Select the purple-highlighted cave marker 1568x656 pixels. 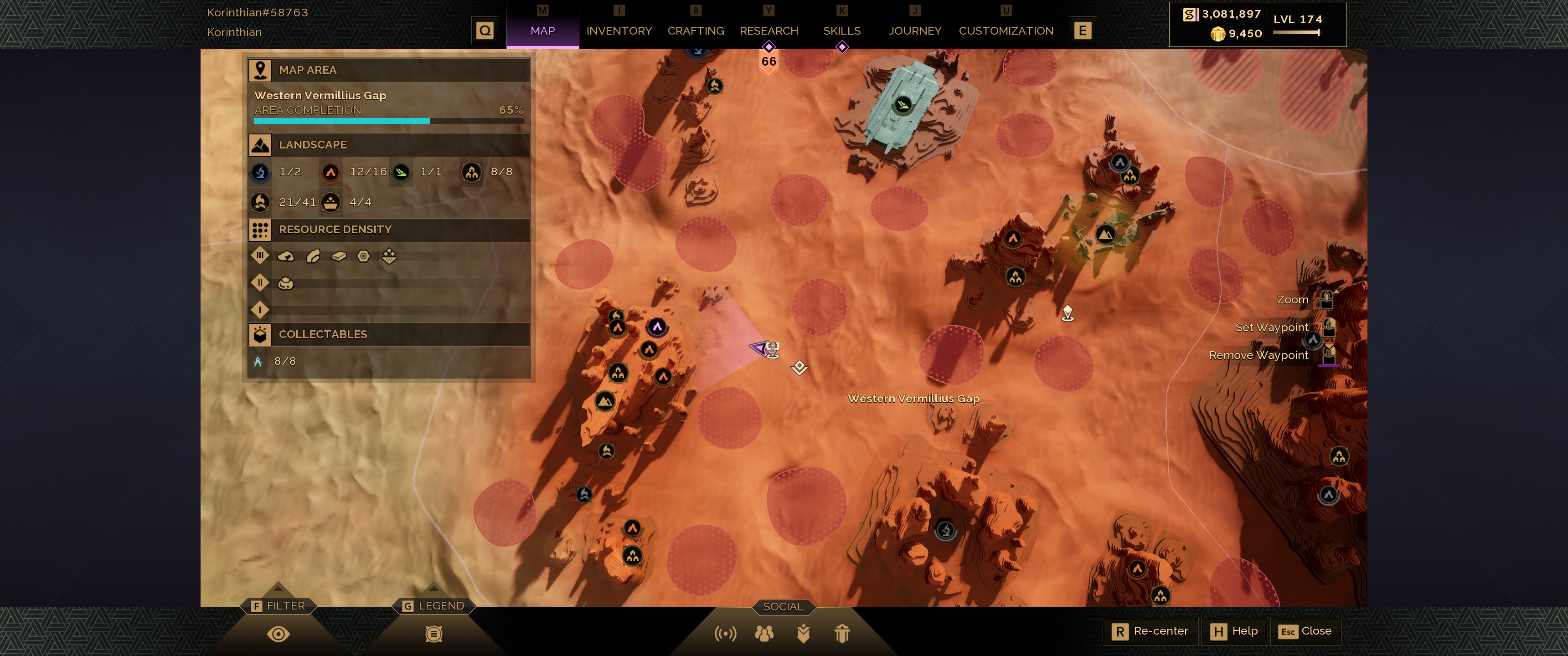pyautogui.click(x=657, y=327)
